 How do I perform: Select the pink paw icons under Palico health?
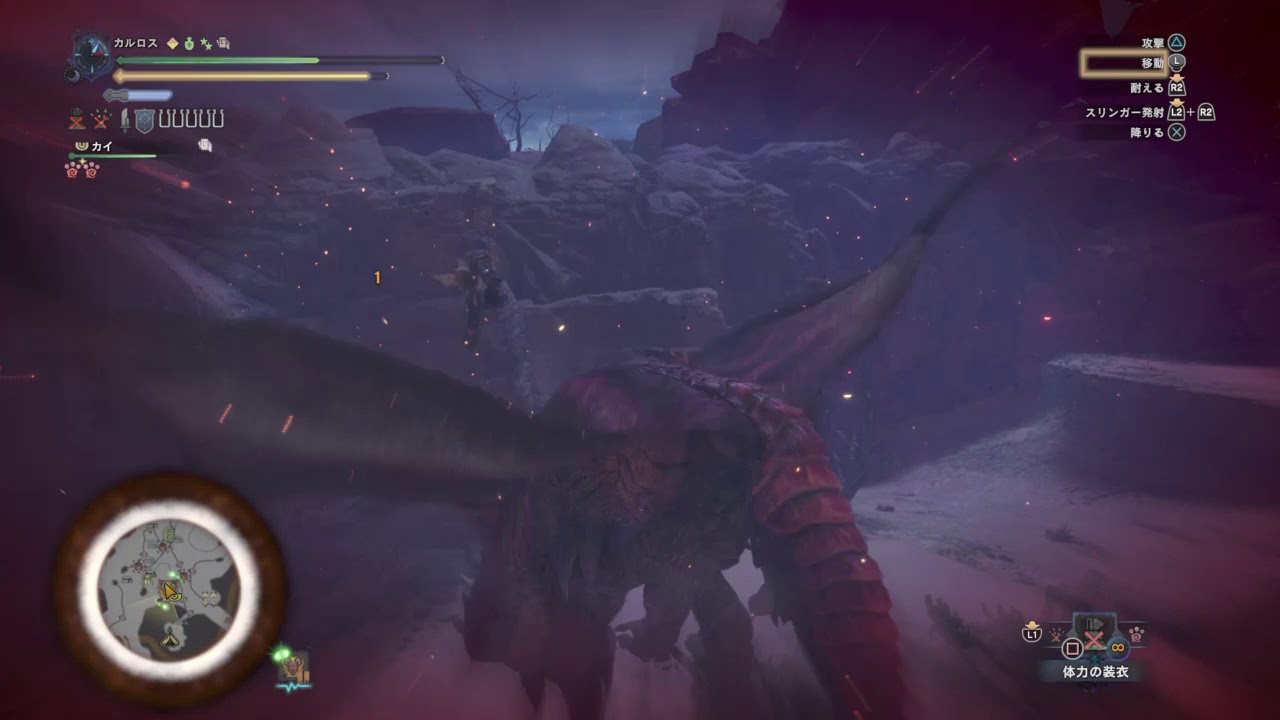[x=82, y=169]
